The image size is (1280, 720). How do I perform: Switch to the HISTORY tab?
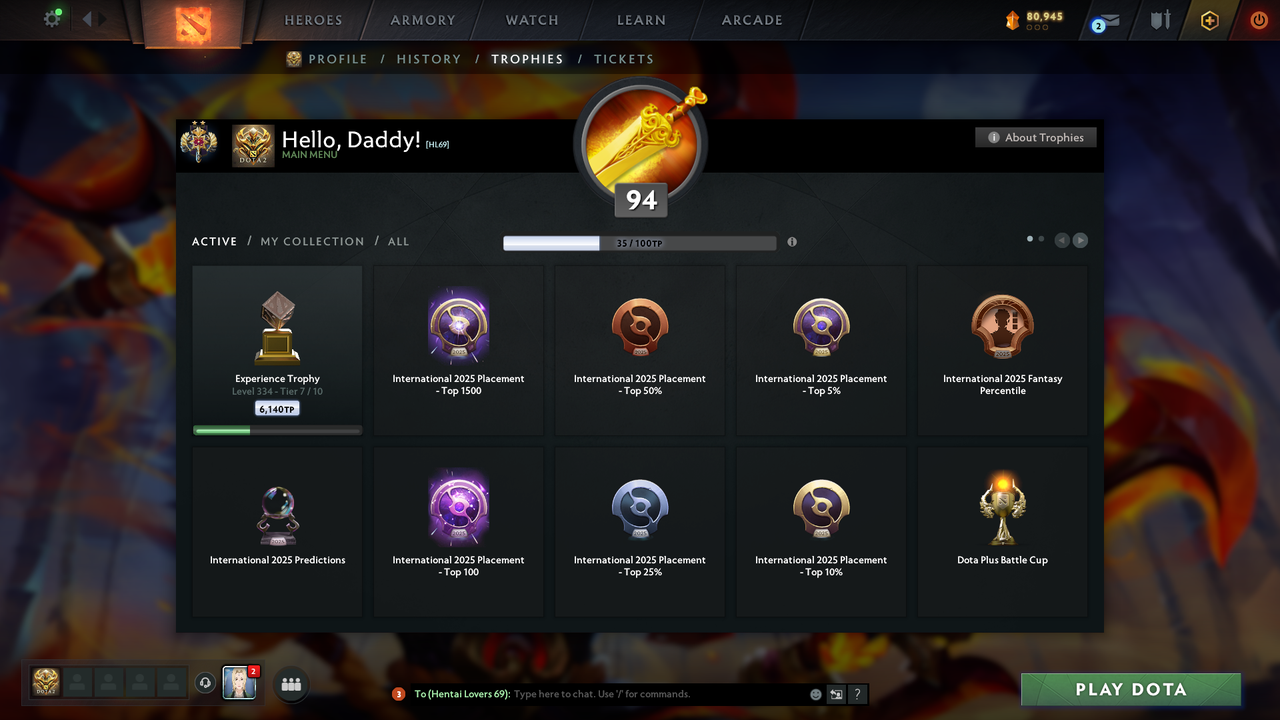pyautogui.click(x=428, y=59)
